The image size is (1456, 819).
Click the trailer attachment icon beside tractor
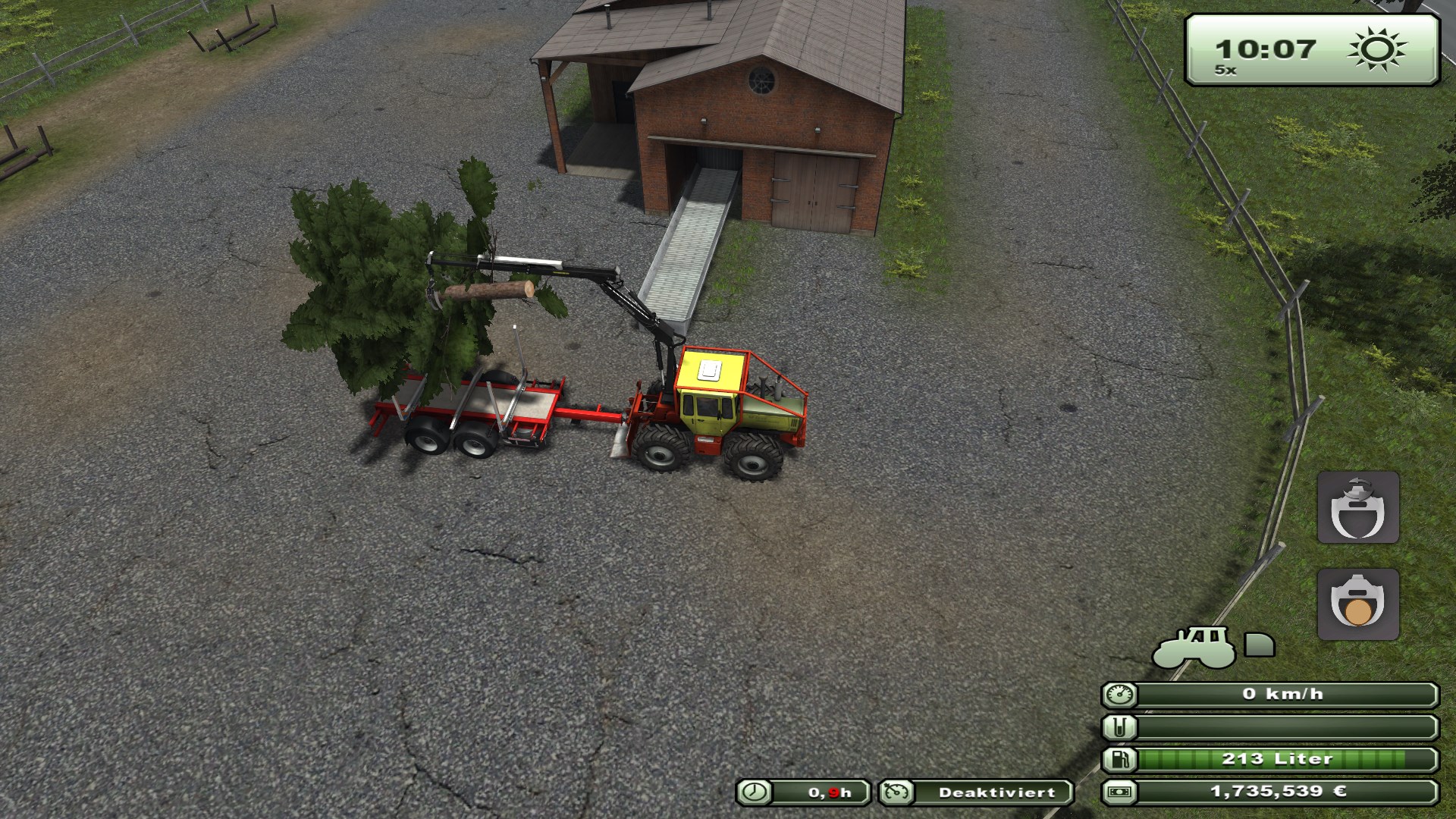[1260, 645]
